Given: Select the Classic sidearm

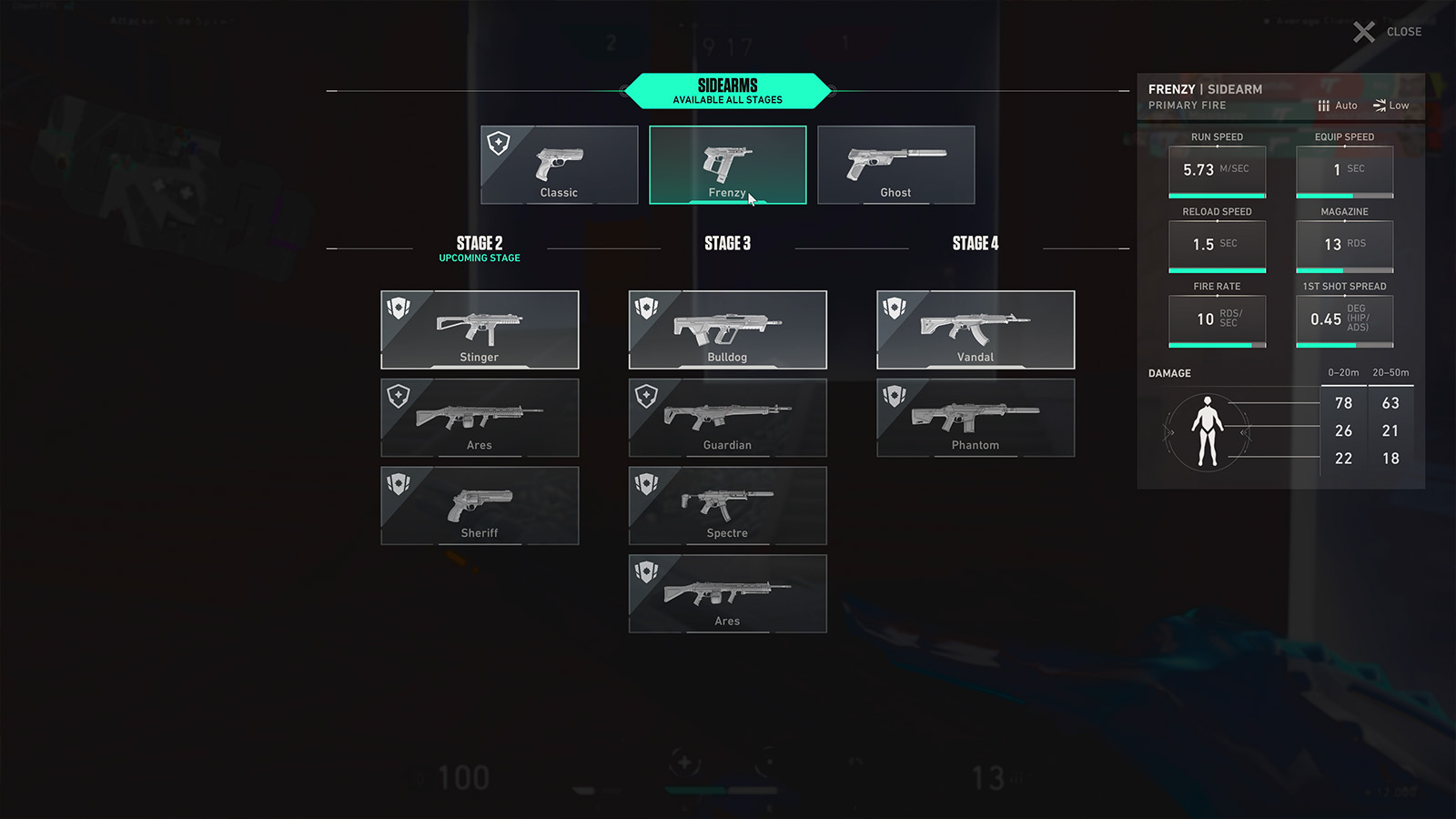Looking at the screenshot, I should (x=559, y=164).
